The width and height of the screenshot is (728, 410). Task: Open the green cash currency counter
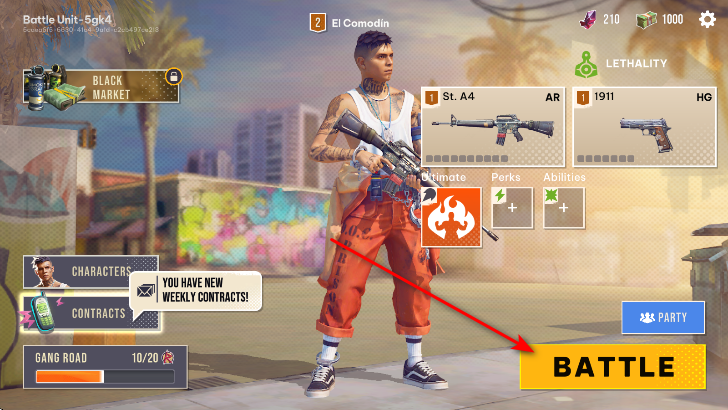pyautogui.click(x=661, y=20)
